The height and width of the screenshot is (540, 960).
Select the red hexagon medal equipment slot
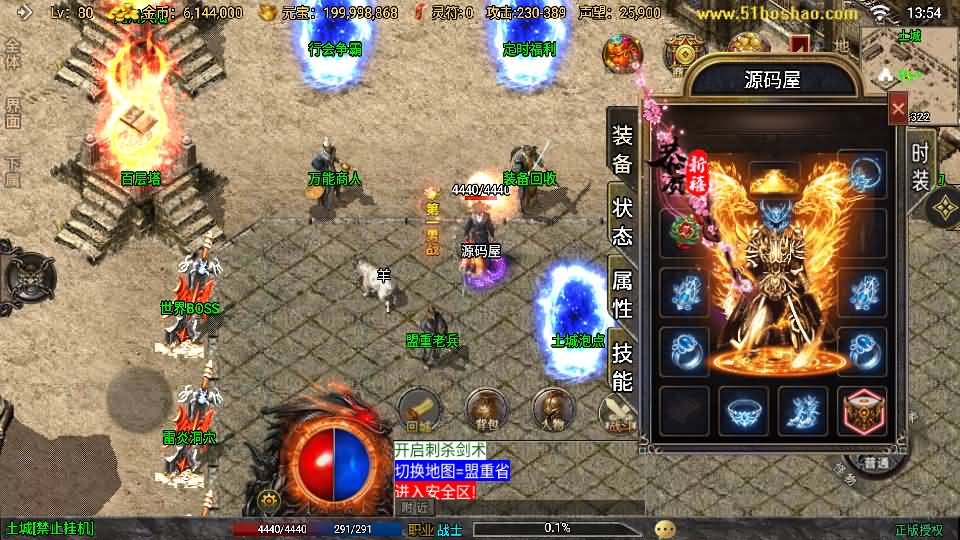coord(862,411)
